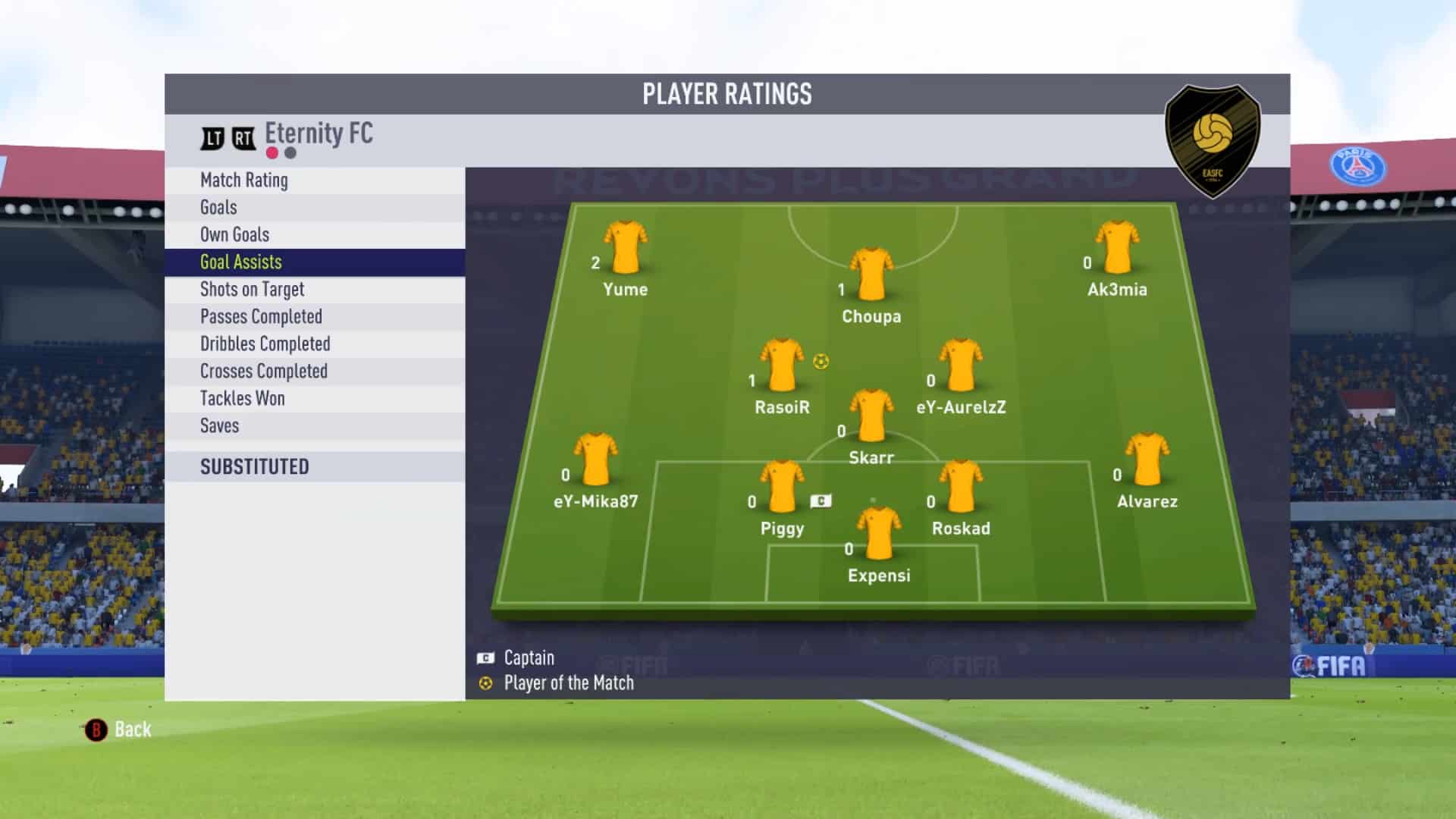Show Crosses Completed stat
Viewport: 1456px width, 819px height.
(314, 372)
